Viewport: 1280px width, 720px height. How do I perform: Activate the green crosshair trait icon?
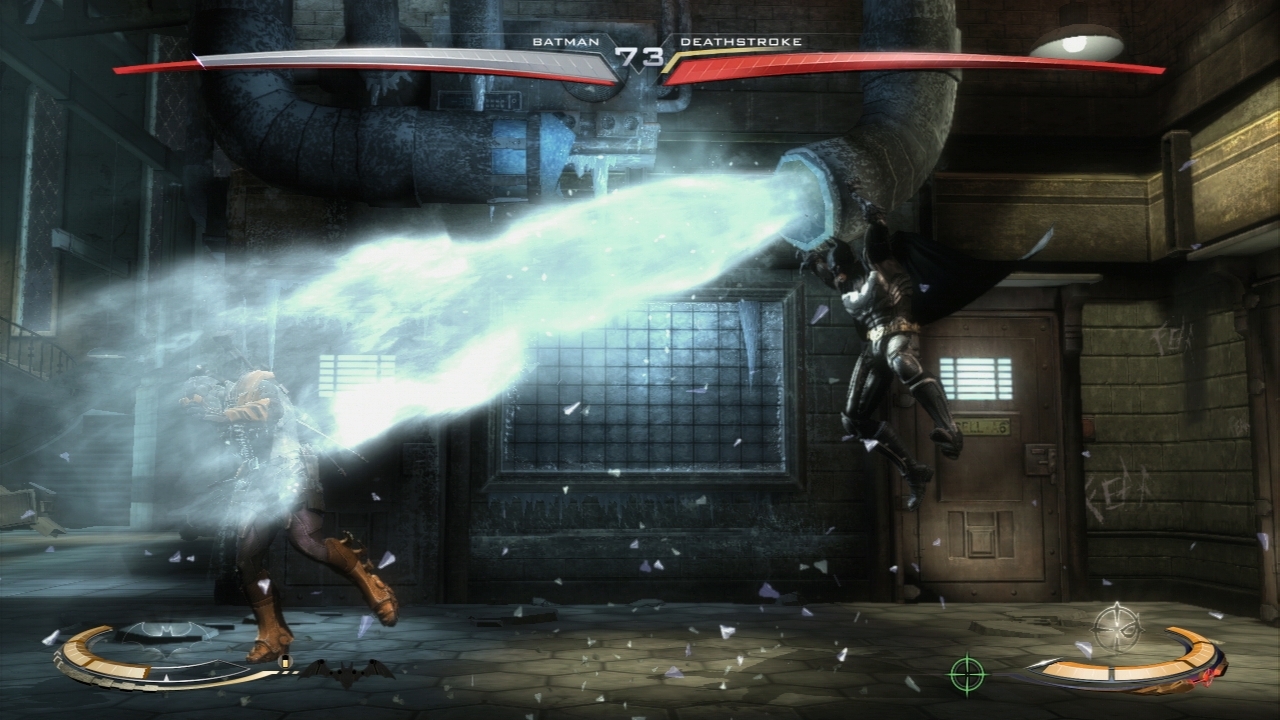click(x=967, y=673)
